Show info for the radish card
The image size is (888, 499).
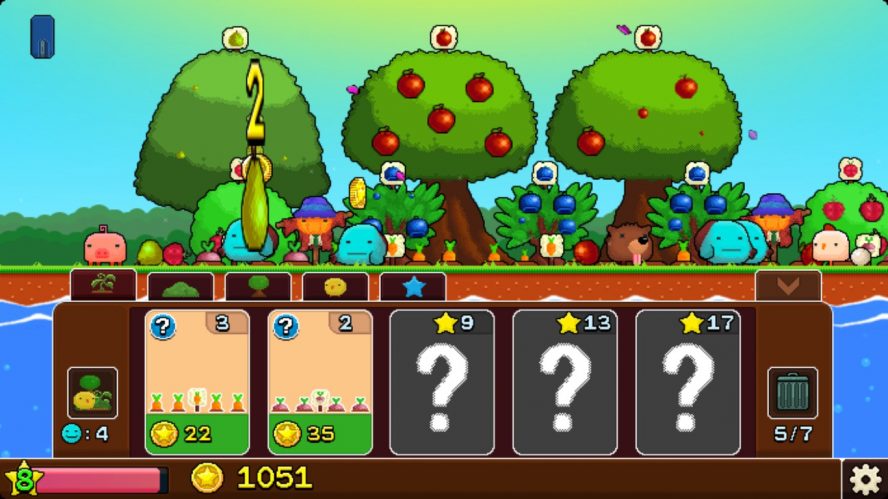[x=285, y=327]
